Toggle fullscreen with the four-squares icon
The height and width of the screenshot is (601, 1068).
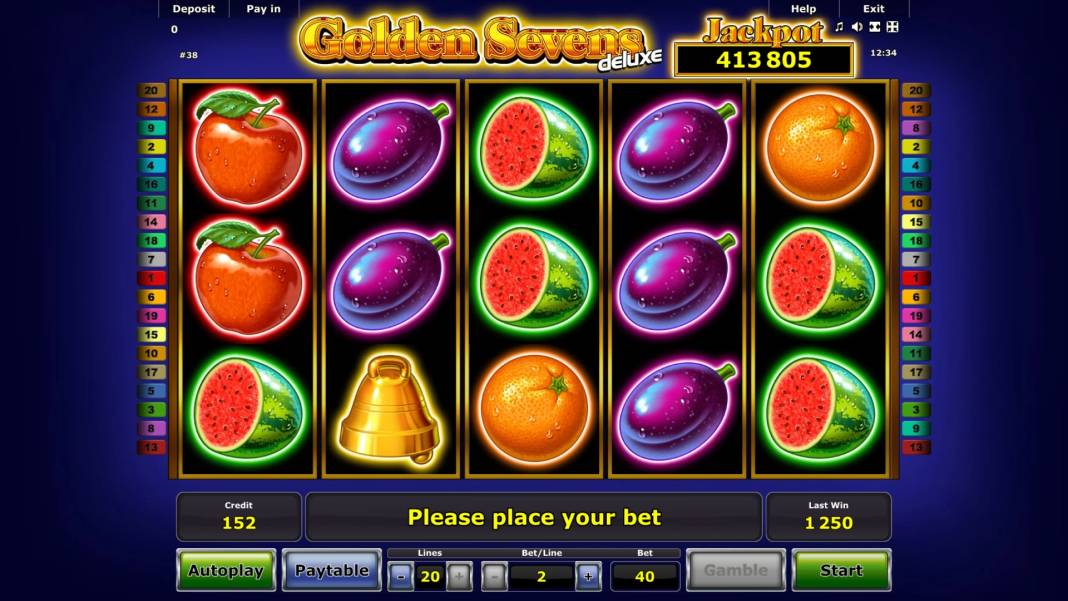coord(892,27)
